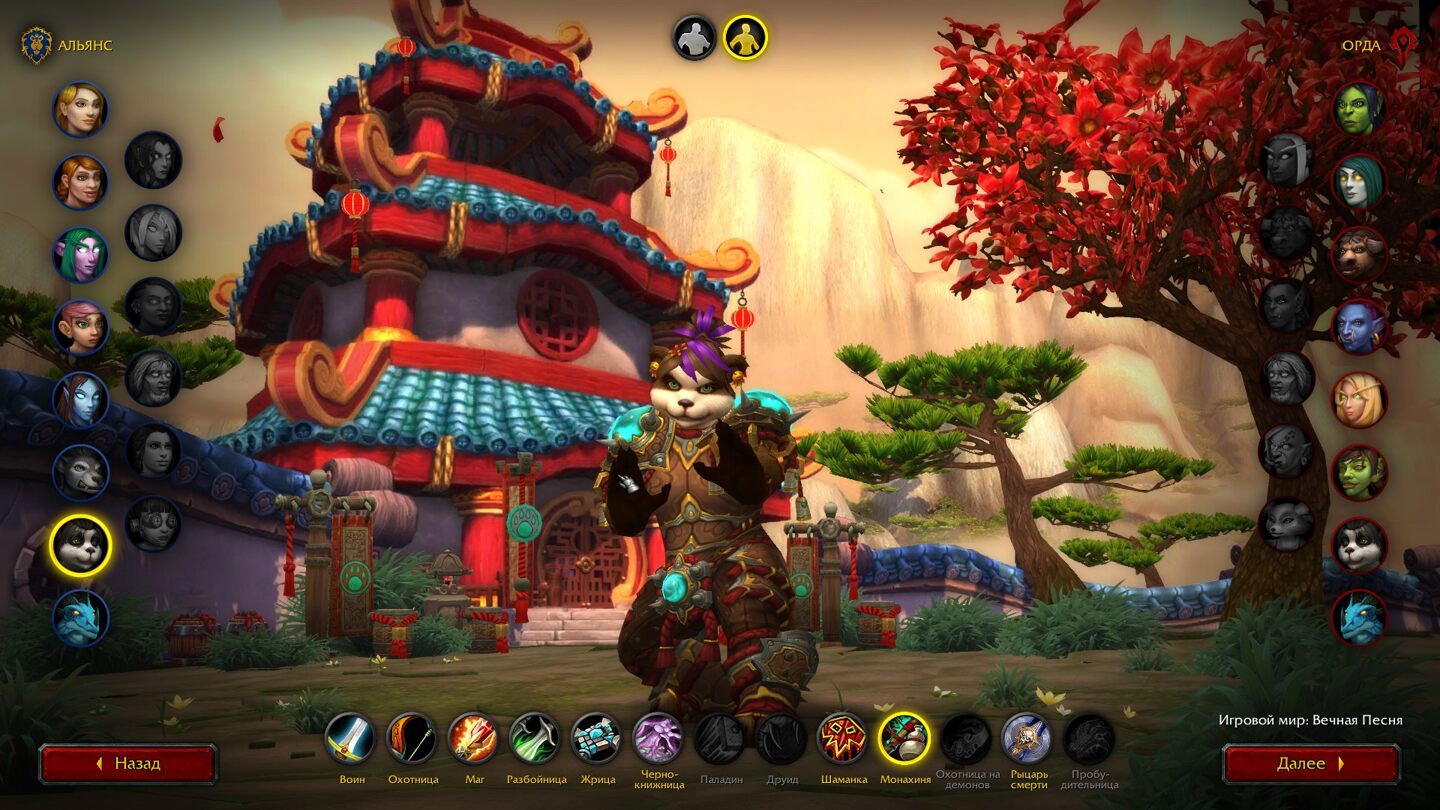Choose the Шаманка shaman class icon
Screen dimensions: 1440x810
tap(843, 739)
